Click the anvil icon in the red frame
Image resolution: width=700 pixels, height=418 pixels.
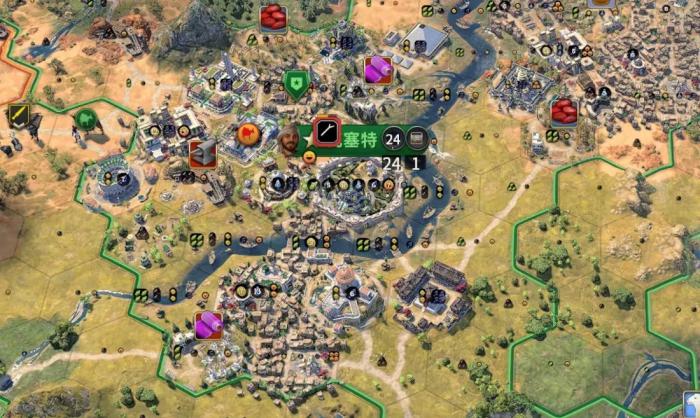tap(203, 153)
